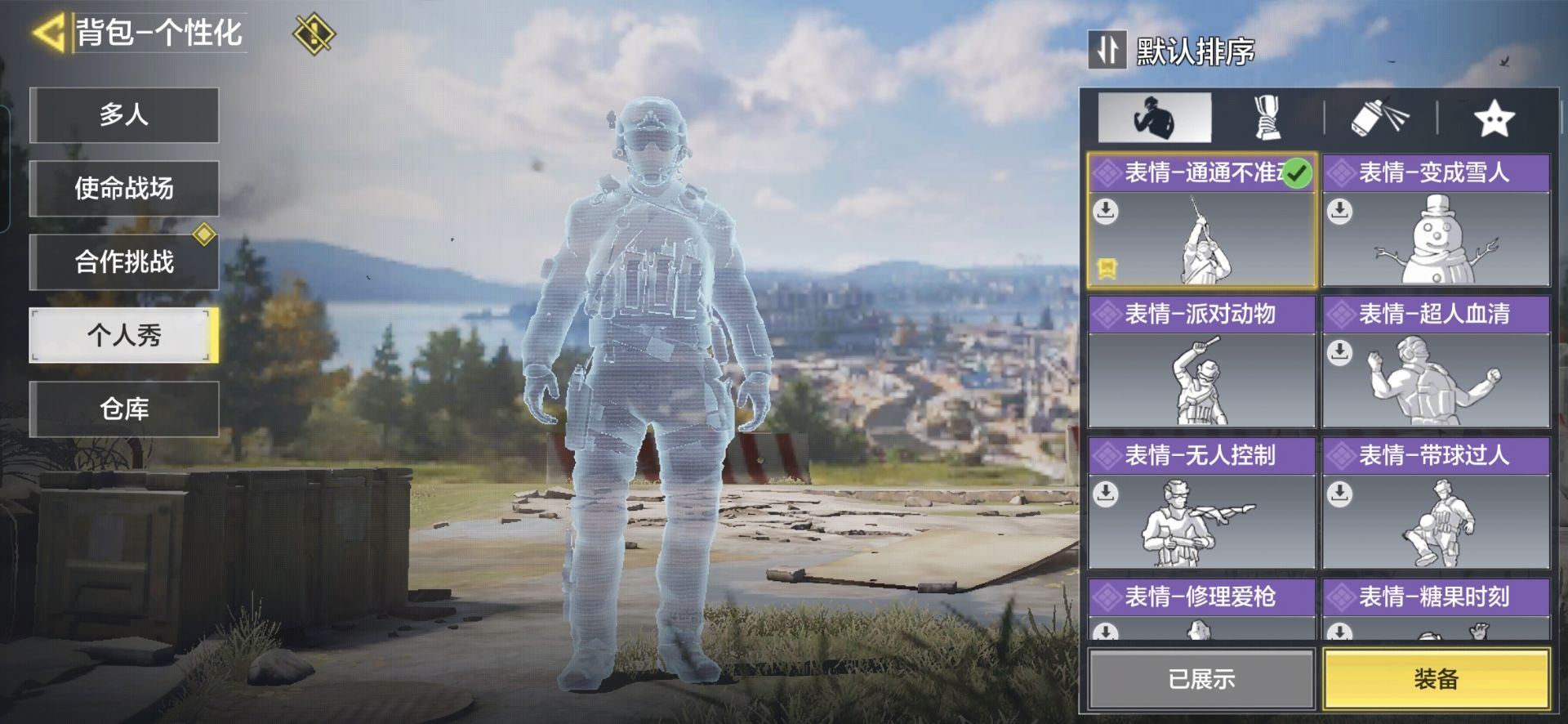
Task: Open the 多人 menu entry
Action: (x=124, y=115)
